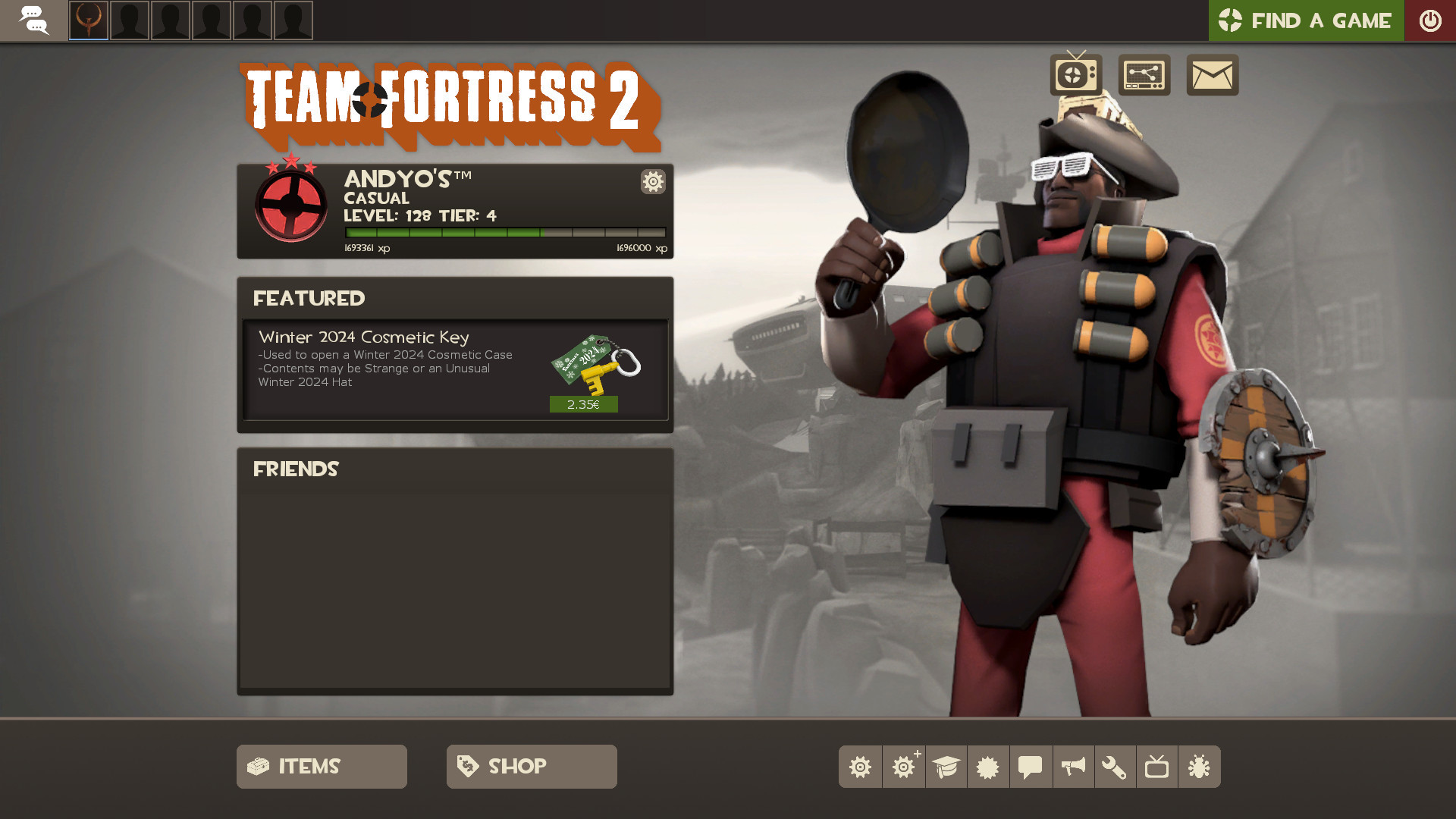Open Advanced Options with the gear-plus icon
Screen dimensions: 1456x819
tap(903, 767)
